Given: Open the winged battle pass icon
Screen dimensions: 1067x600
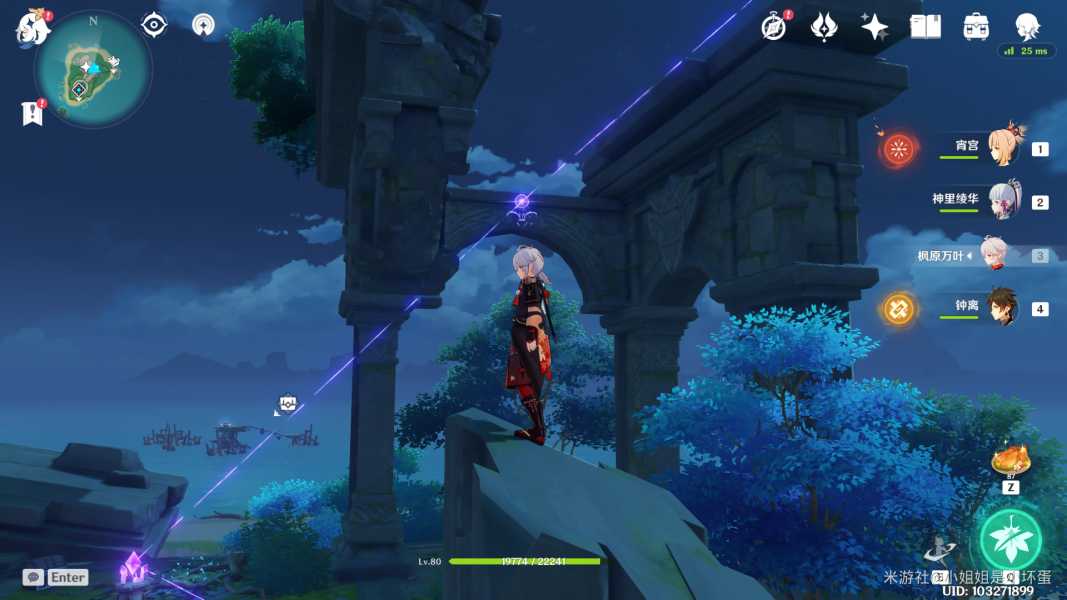Looking at the screenshot, I should tap(824, 27).
